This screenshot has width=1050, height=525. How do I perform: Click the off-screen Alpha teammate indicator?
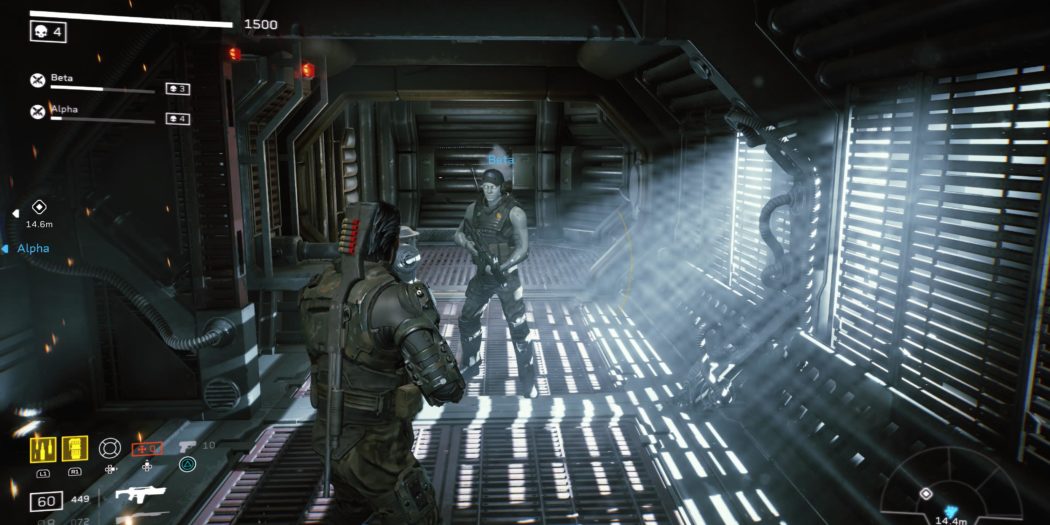click(30, 248)
